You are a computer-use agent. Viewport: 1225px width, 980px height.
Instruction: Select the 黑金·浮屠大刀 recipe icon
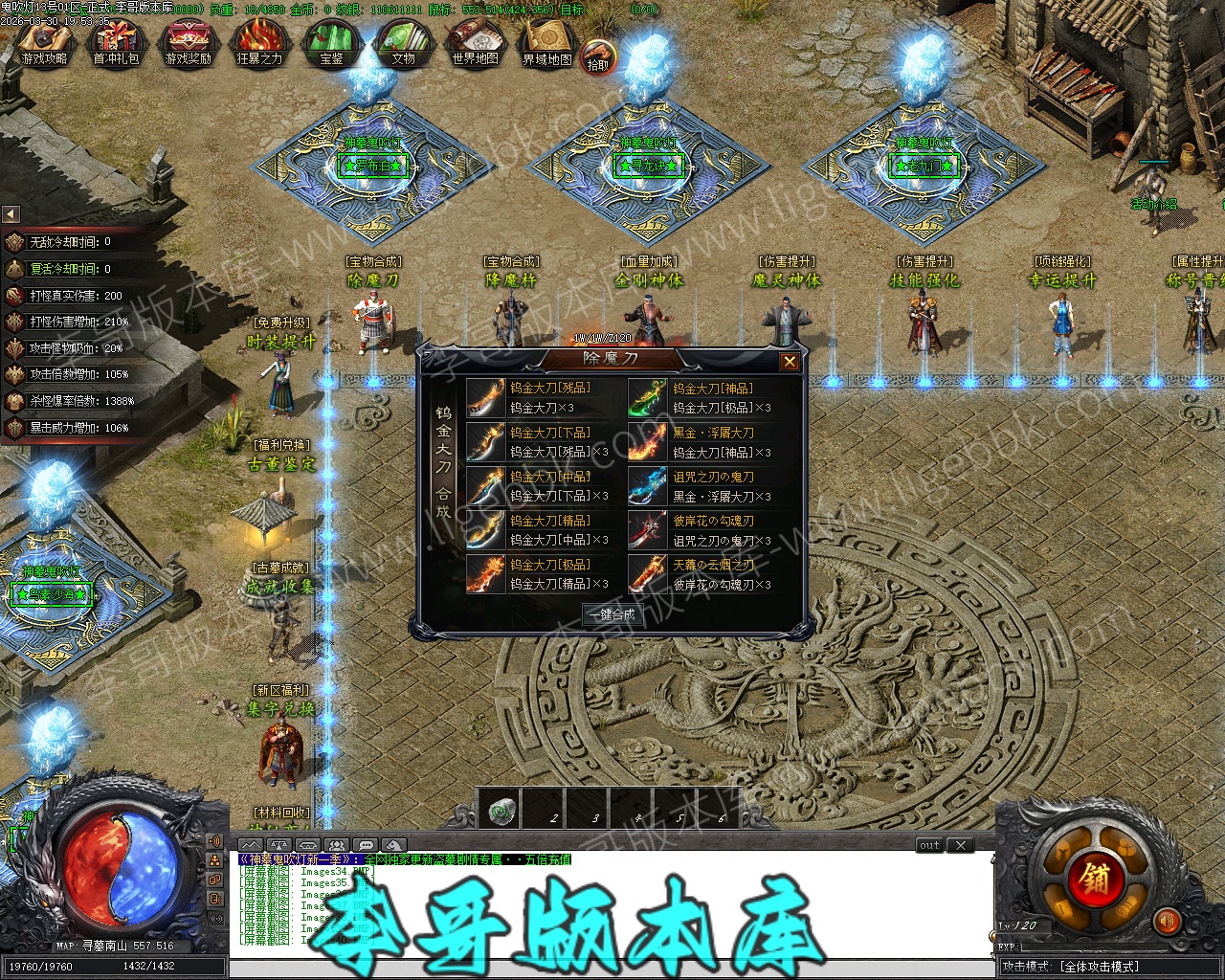point(648,442)
